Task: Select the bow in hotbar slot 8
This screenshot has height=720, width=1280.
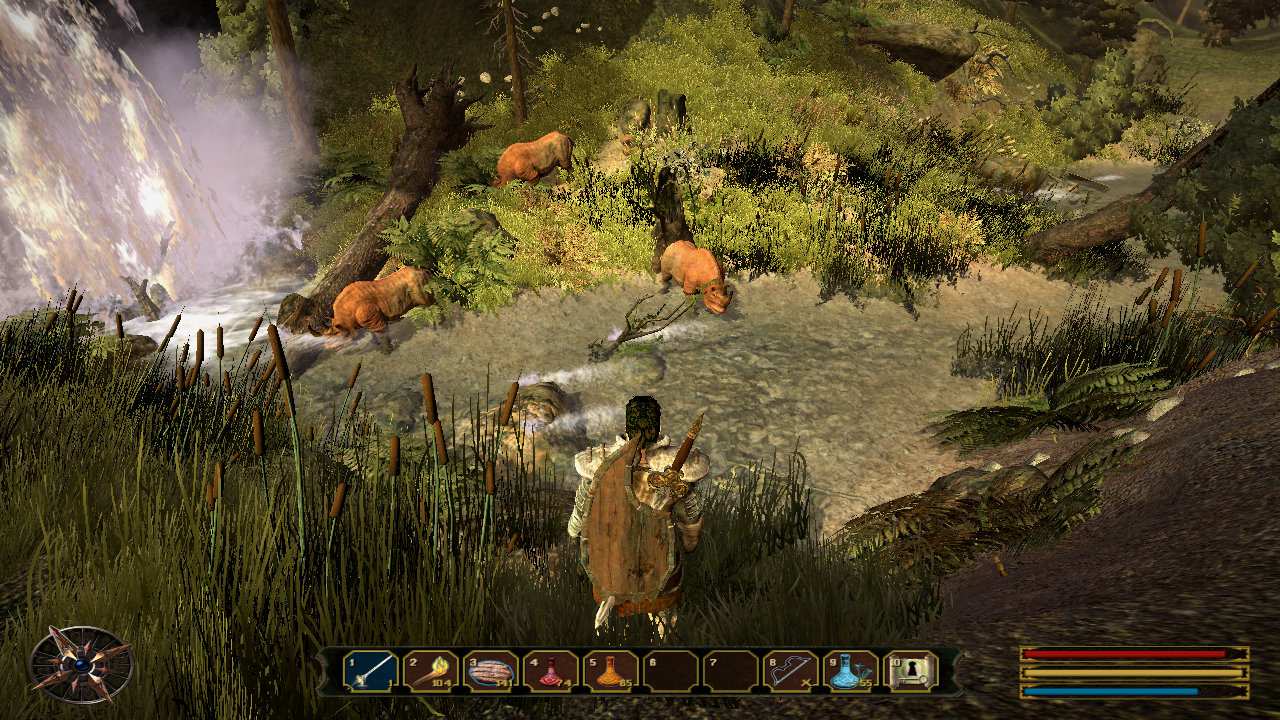Action: pos(791,670)
